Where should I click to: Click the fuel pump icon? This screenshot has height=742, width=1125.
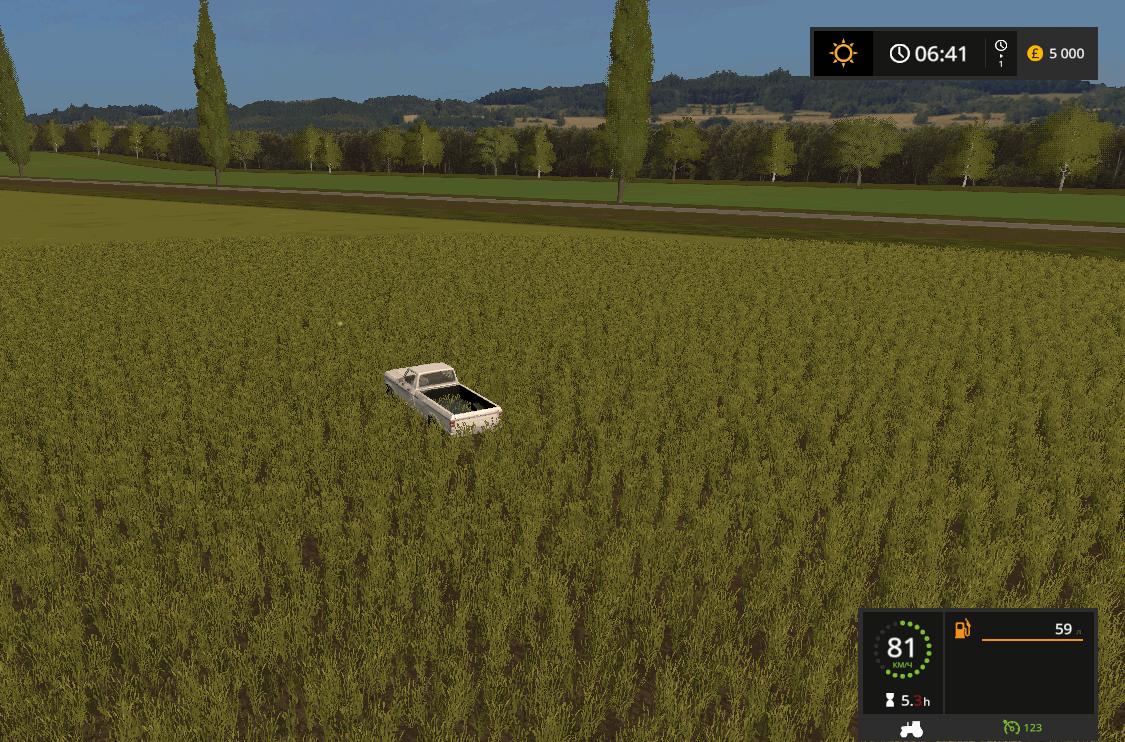pyautogui.click(x=962, y=629)
